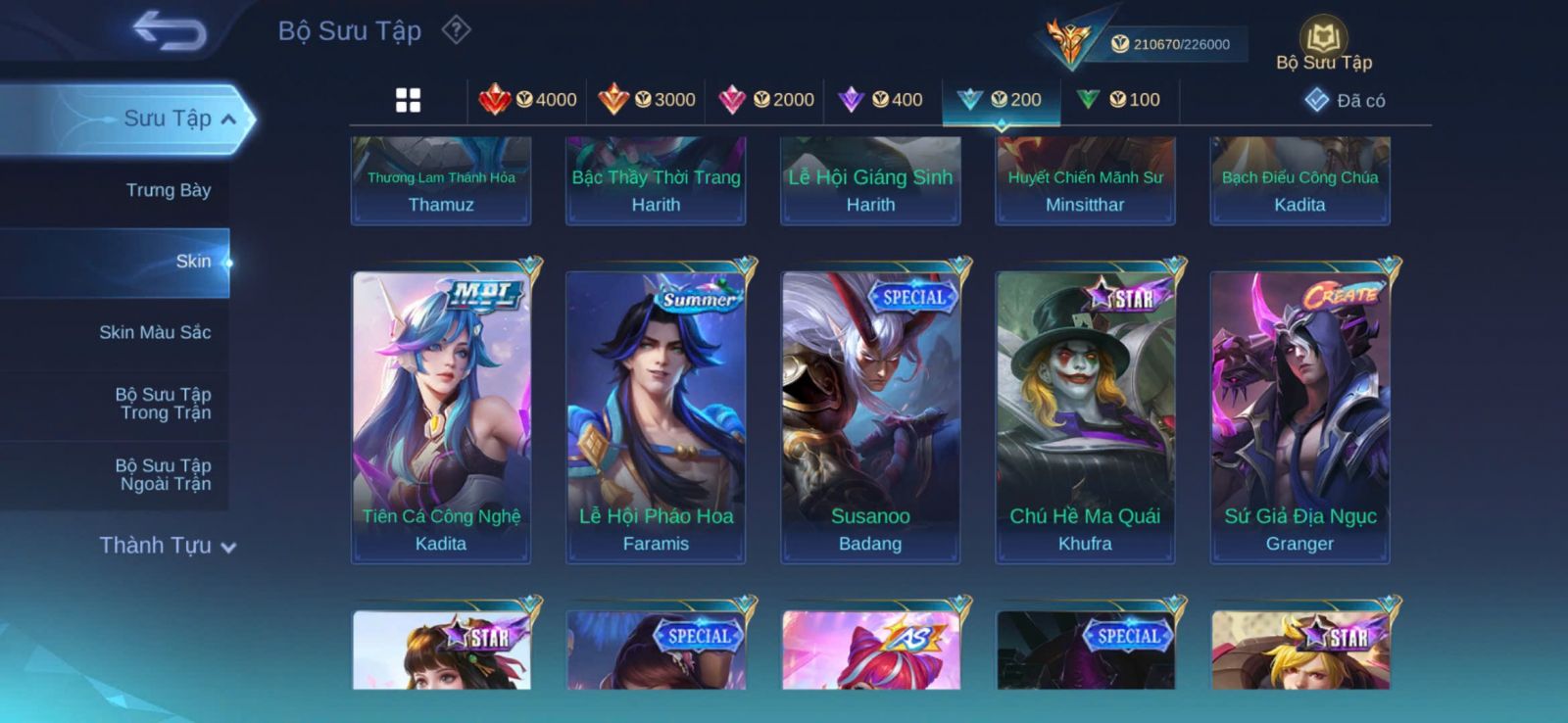The height and width of the screenshot is (723, 1568).
Task: Collapse the Sưu Tập menu section
Action: pyautogui.click(x=228, y=120)
